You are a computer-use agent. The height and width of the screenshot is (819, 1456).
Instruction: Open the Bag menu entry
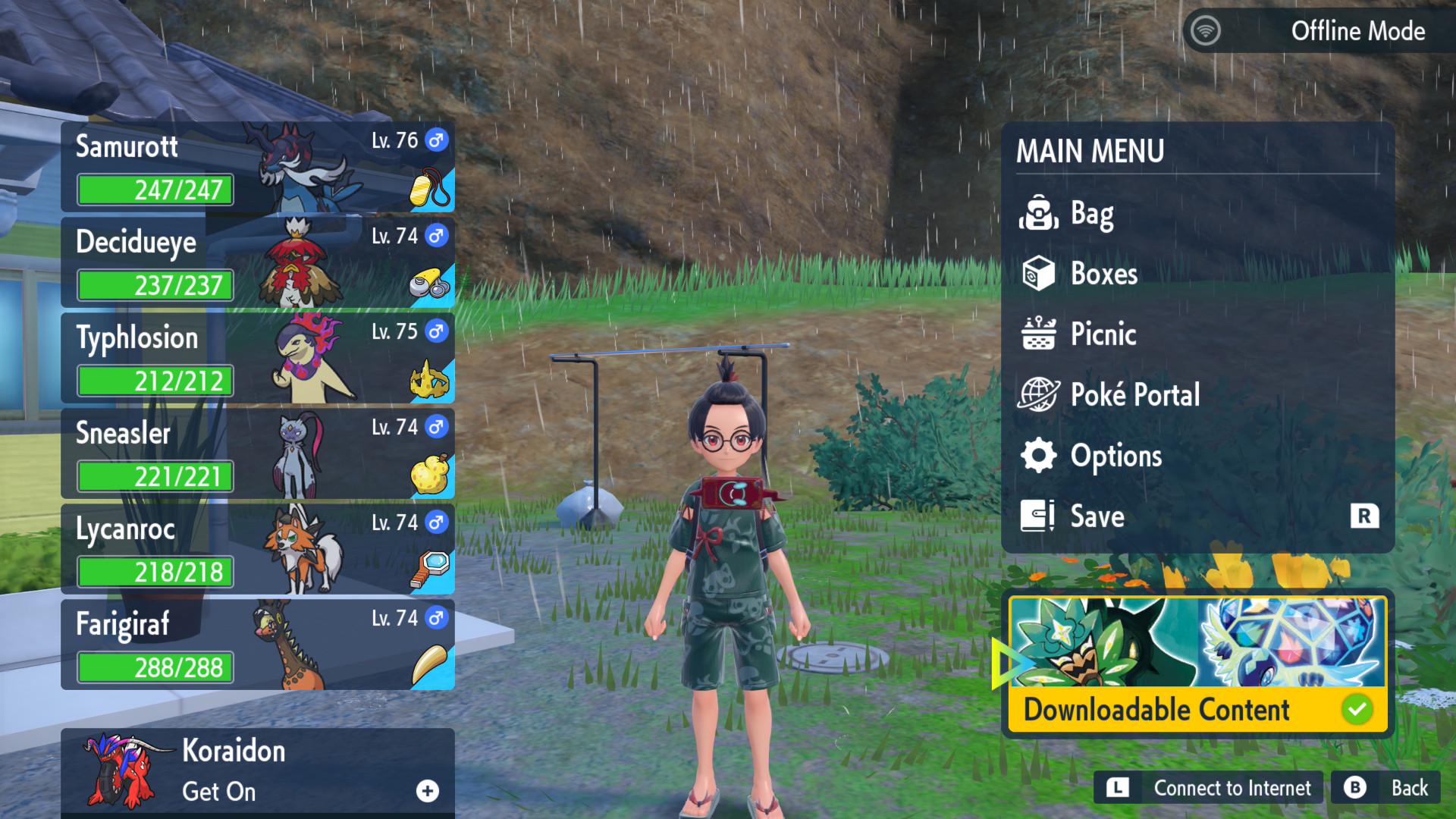pos(1092,214)
